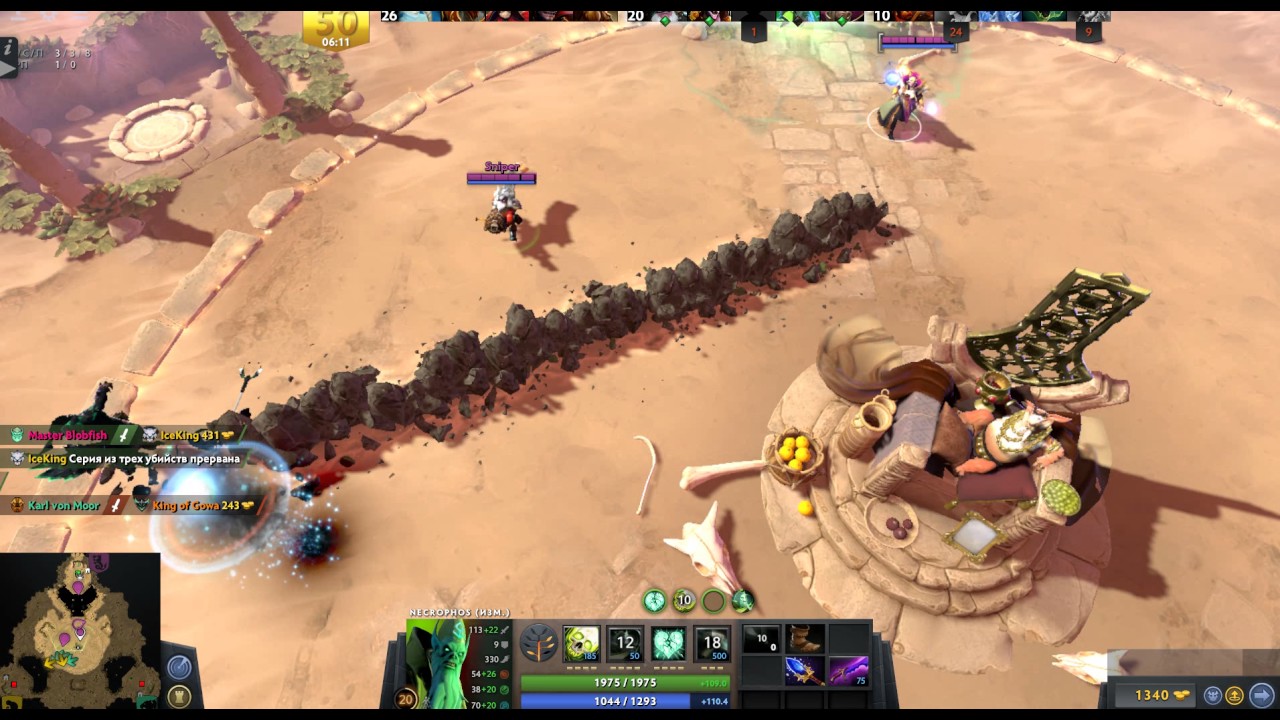Select the ultimate on 18-second cooldown
This screenshot has width=1280, height=720.
(712, 643)
